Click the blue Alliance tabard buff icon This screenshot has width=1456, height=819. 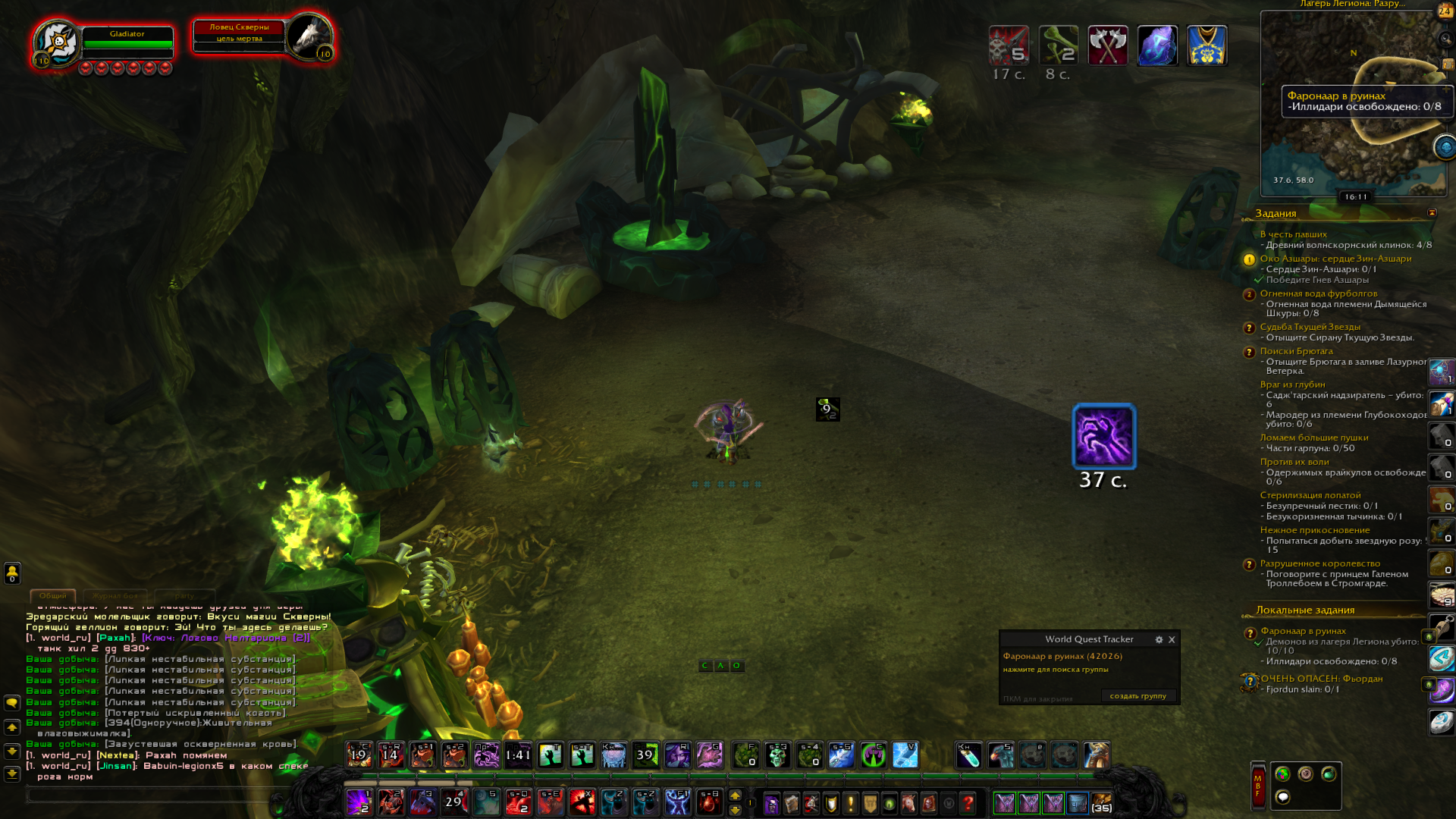pyautogui.click(x=1207, y=45)
